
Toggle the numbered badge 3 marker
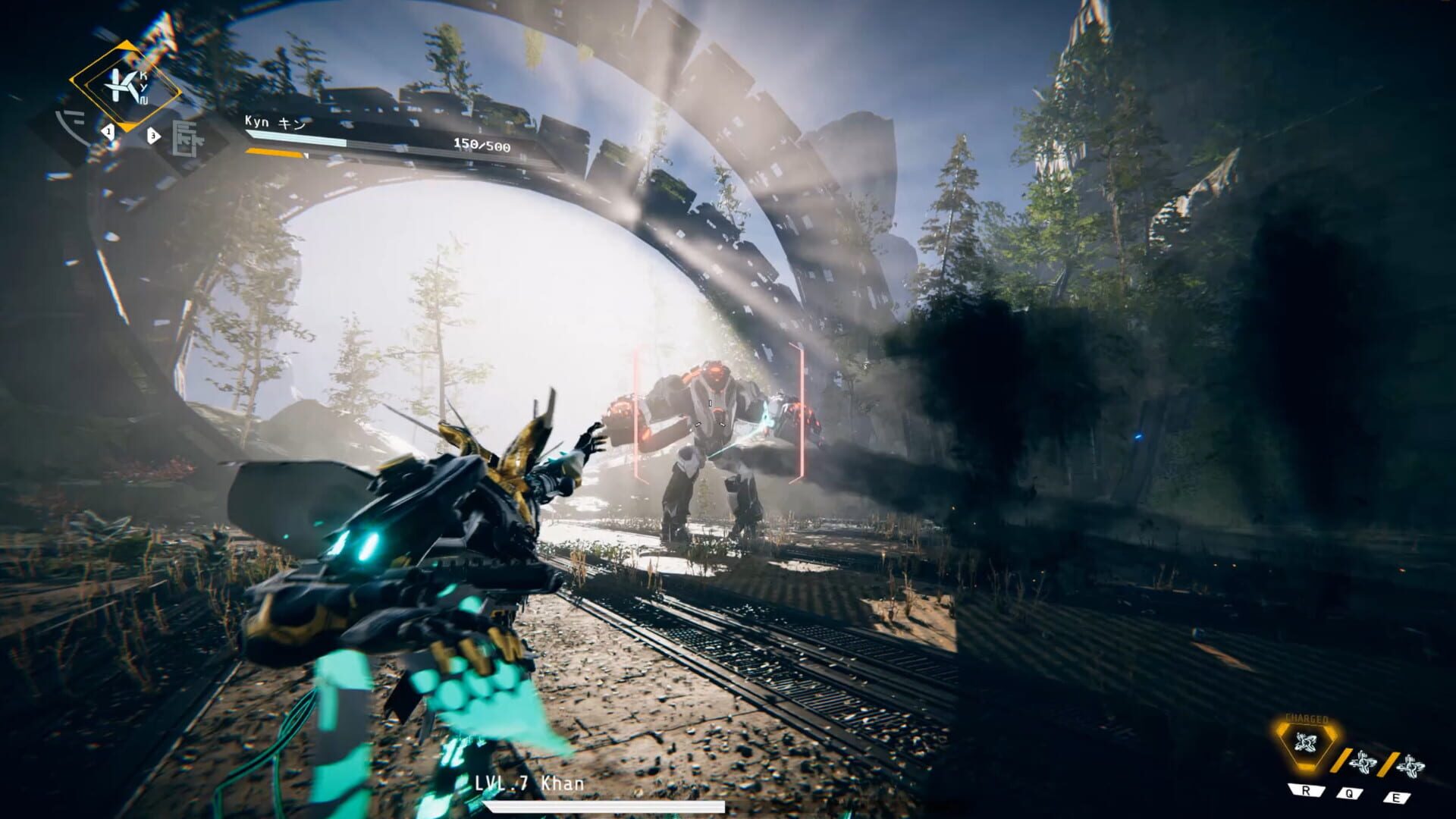(x=153, y=135)
